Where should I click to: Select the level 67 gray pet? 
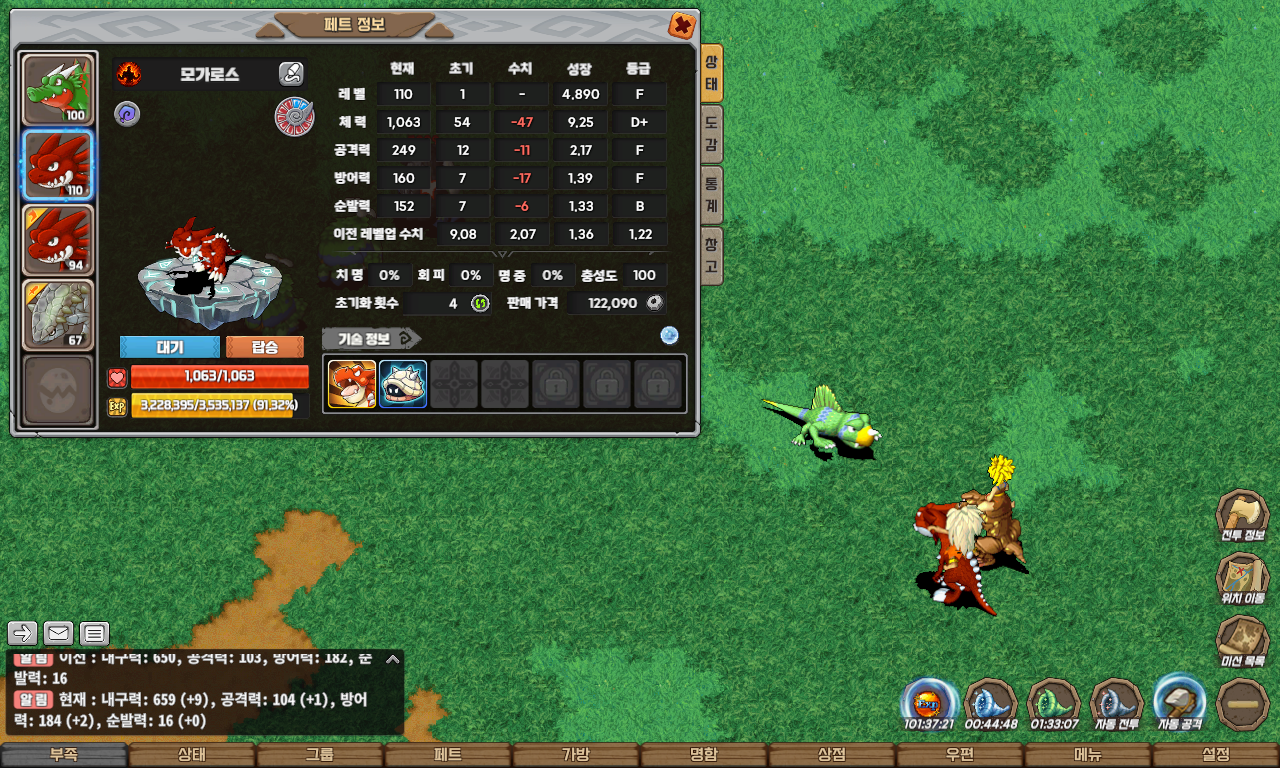point(58,314)
